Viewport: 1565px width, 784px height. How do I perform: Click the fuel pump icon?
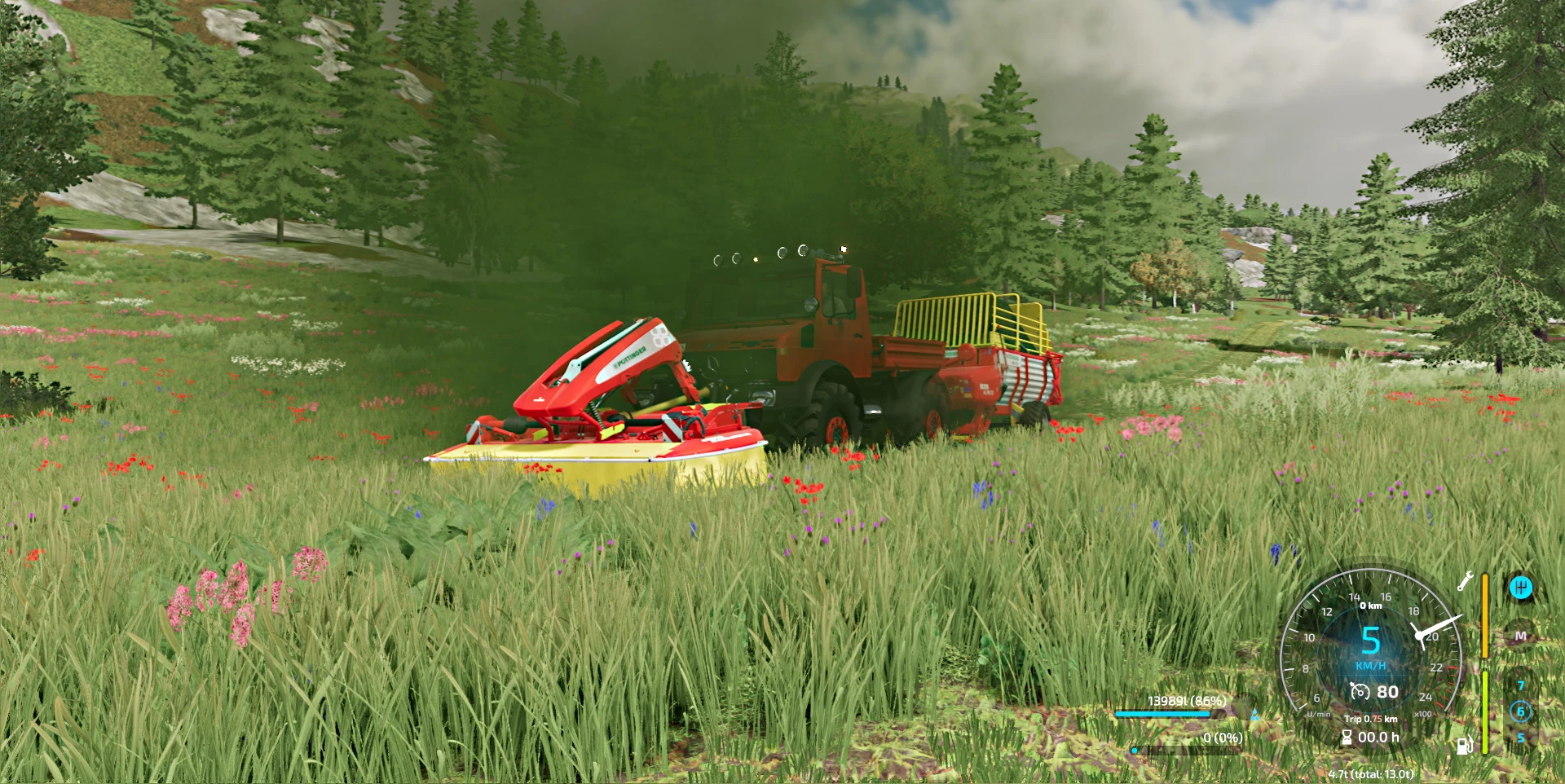(1465, 746)
